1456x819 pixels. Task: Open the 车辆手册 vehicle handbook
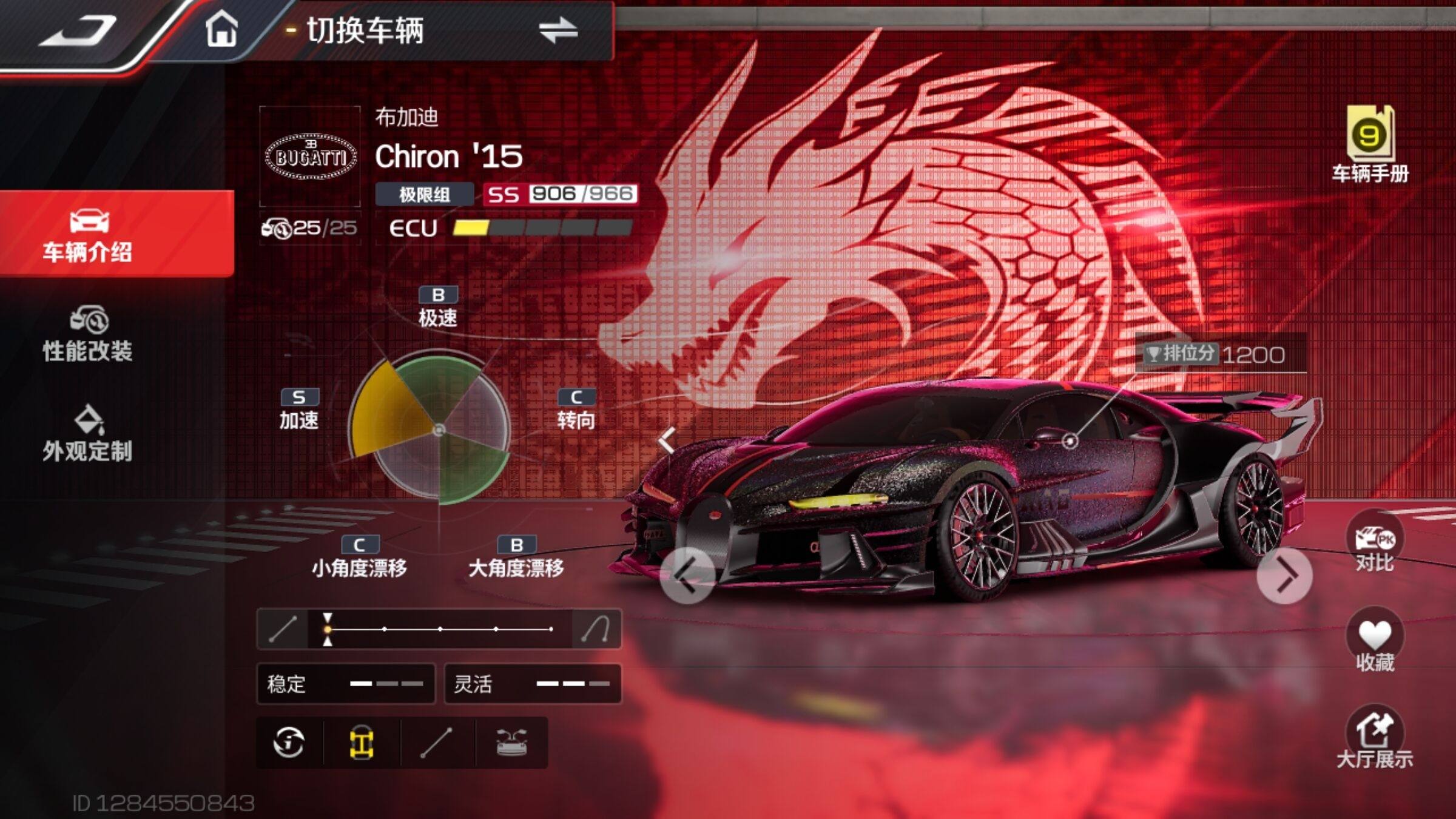pyautogui.click(x=1370, y=144)
